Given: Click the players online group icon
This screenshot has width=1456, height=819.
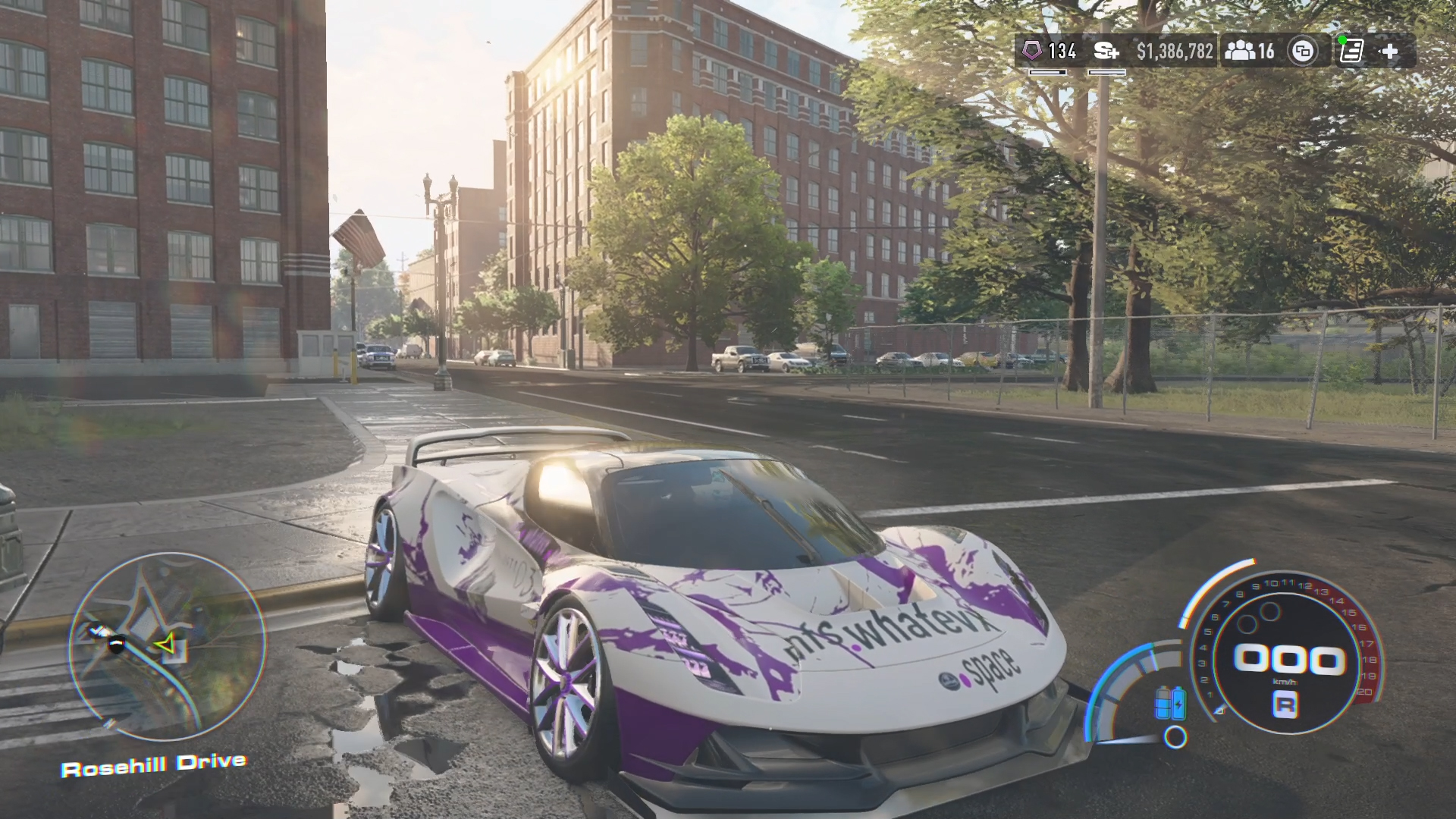Looking at the screenshot, I should pyautogui.click(x=1240, y=52).
